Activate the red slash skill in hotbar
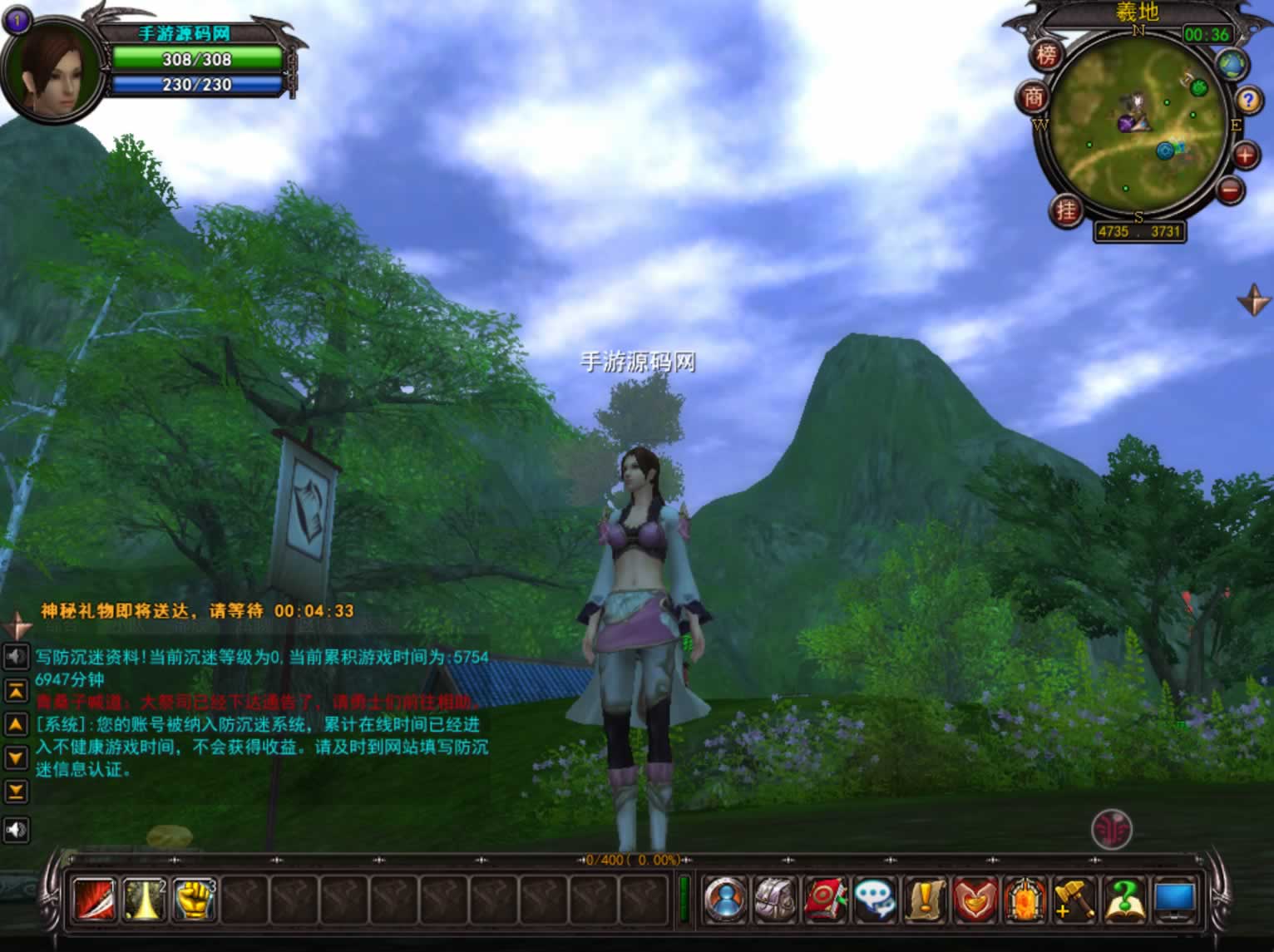 click(x=95, y=899)
